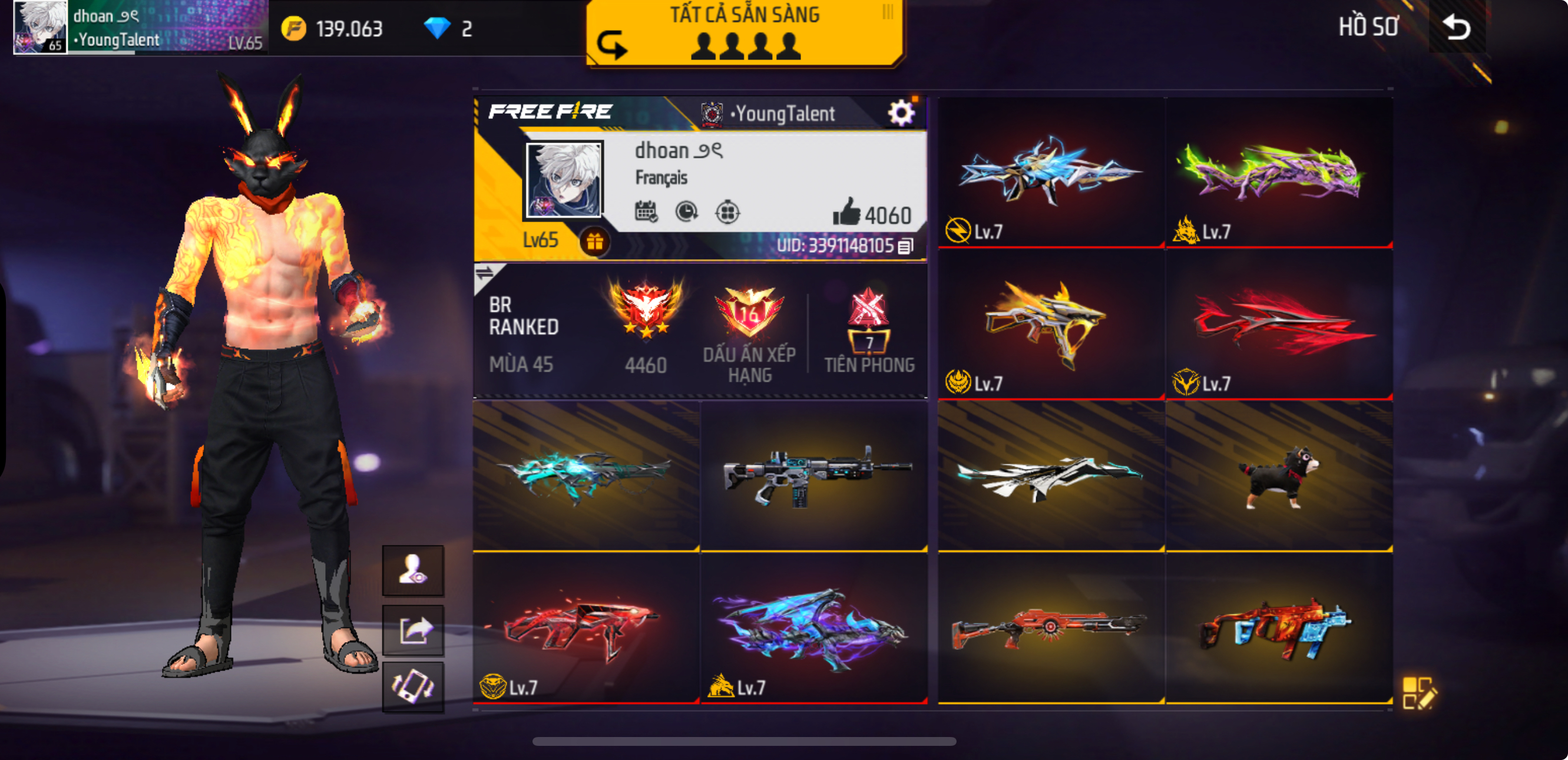Select the blue lightning weapon skin

(x=1051, y=173)
